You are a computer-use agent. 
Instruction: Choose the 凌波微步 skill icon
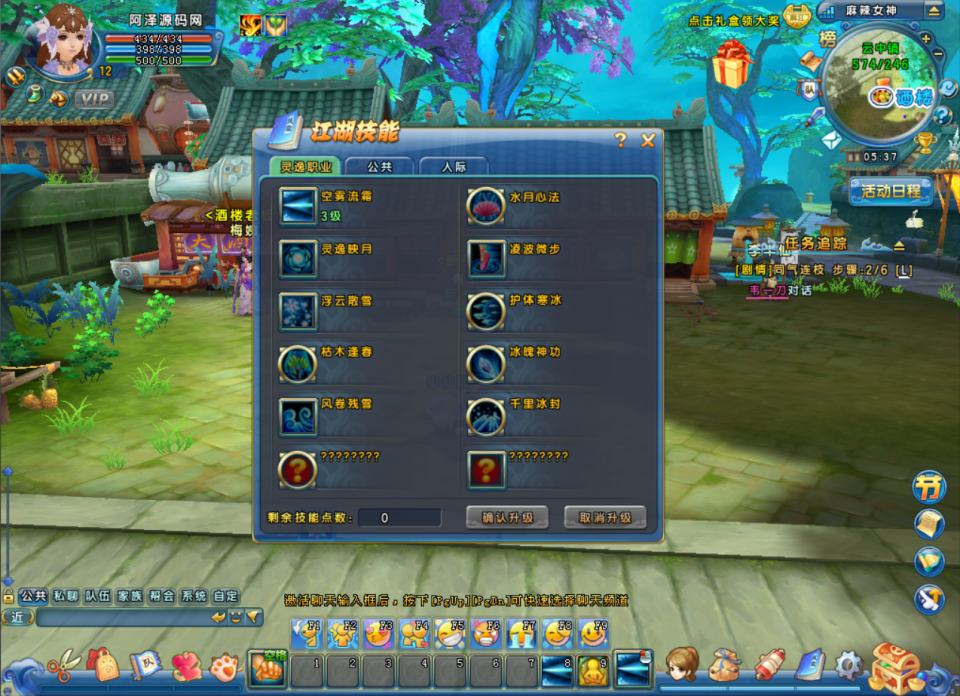(x=485, y=258)
